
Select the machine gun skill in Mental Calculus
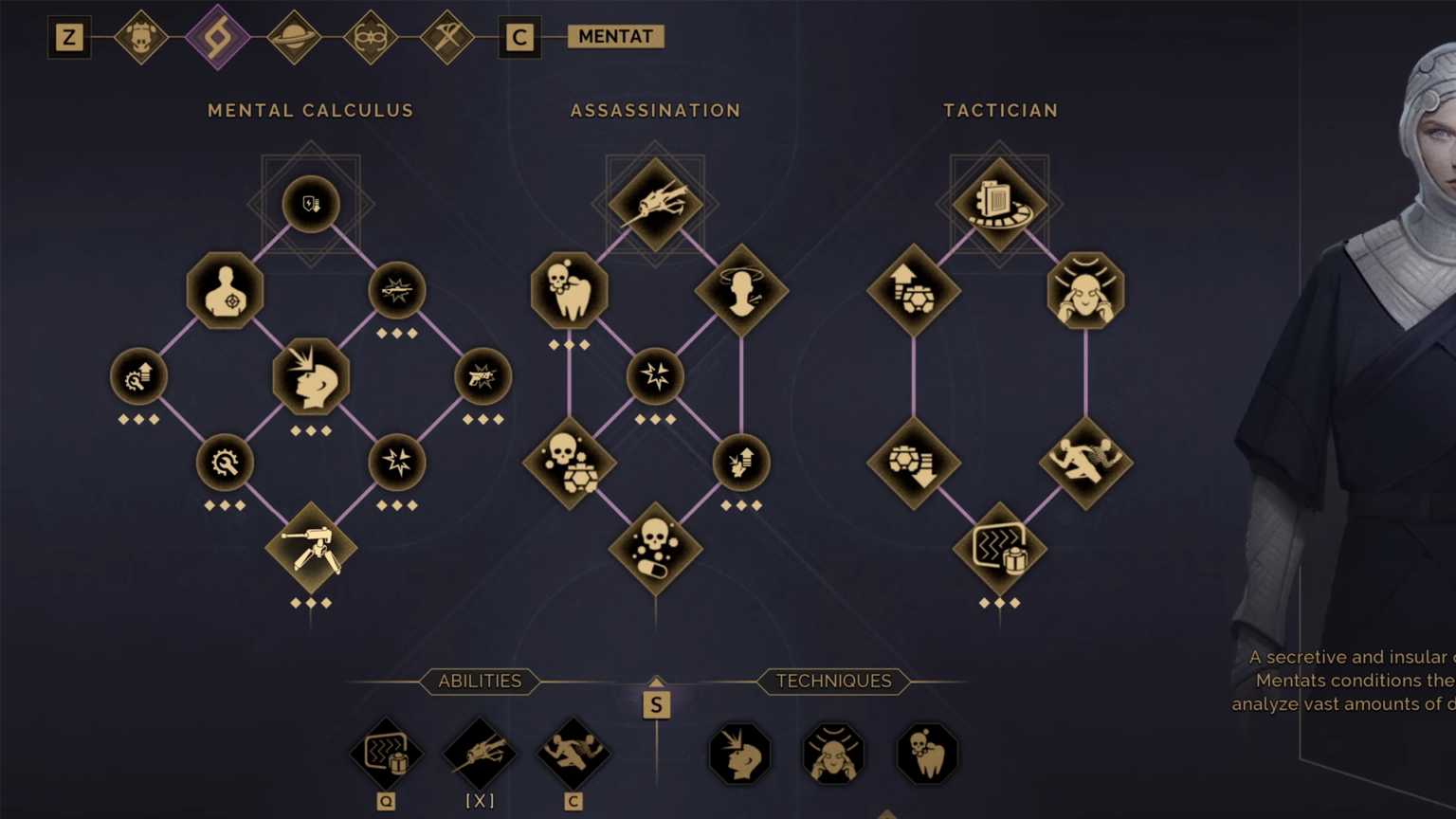311,550
